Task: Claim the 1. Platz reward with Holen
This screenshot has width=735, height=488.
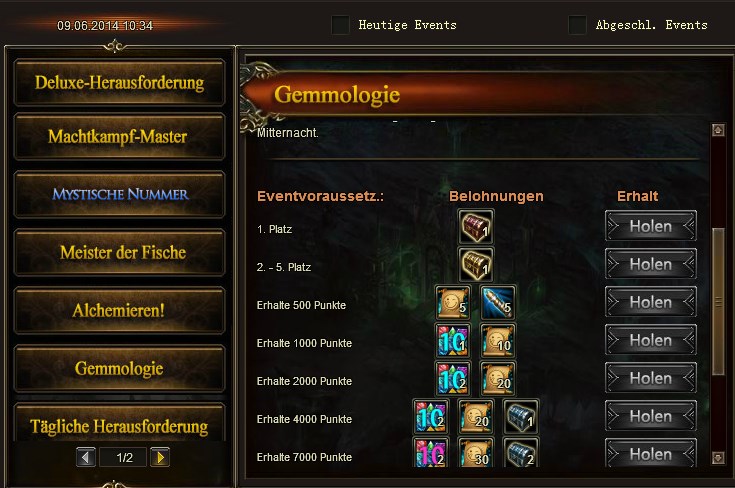Action: (x=650, y=227)
